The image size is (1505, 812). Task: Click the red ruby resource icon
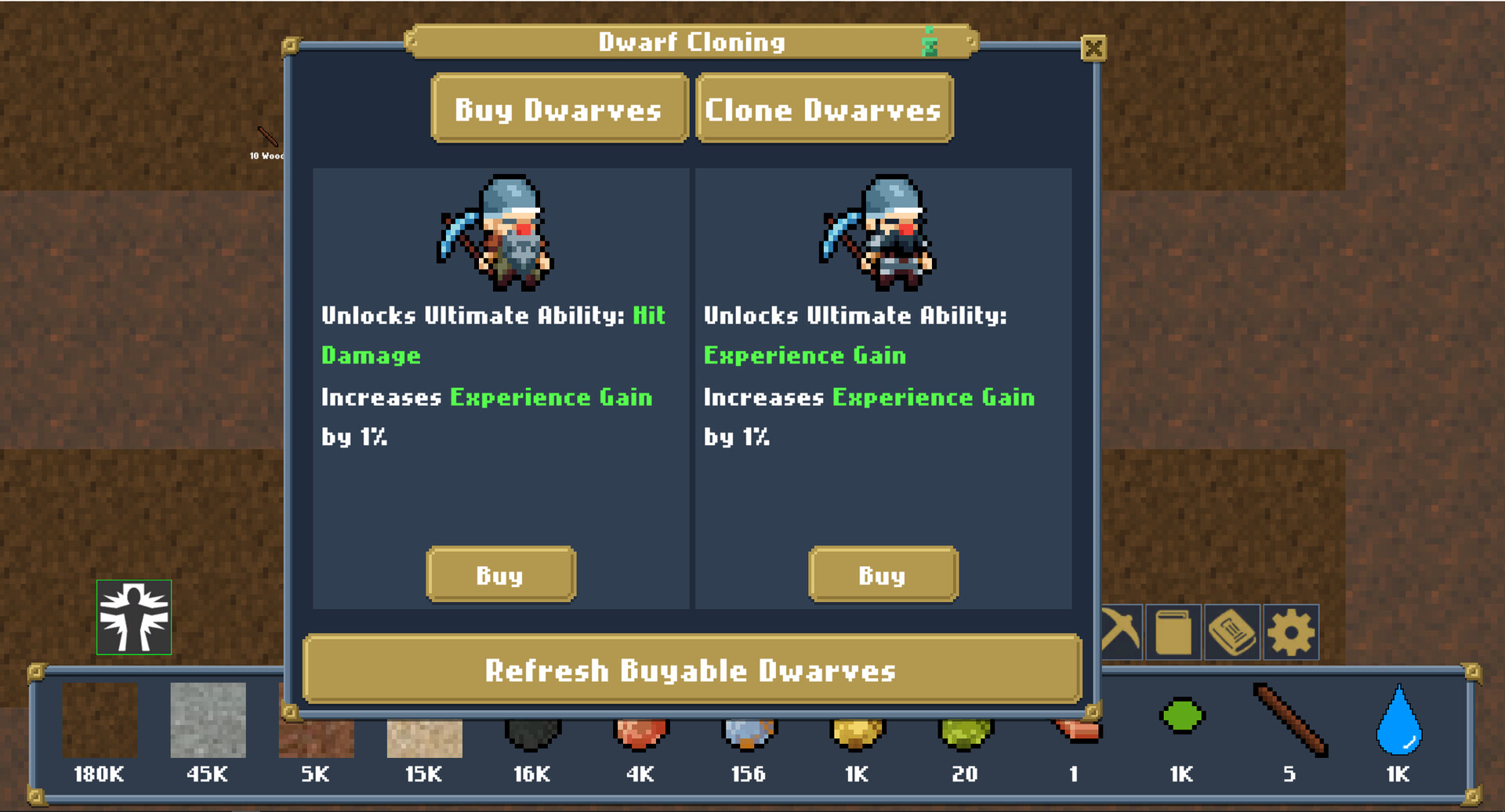coord(641,733)
